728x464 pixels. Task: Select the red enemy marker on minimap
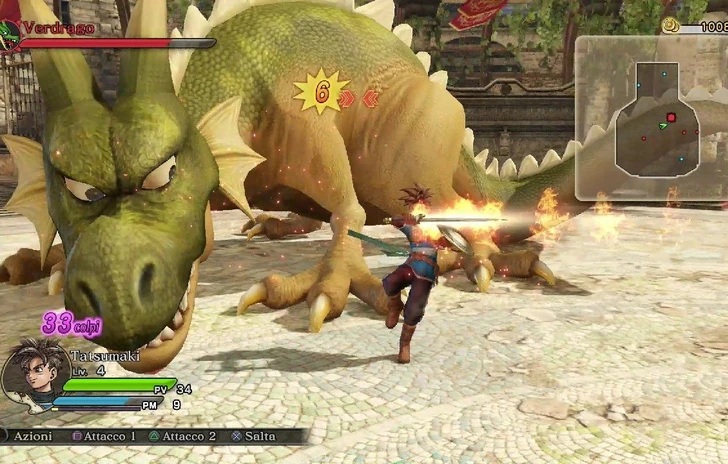[x=671, y=118]
